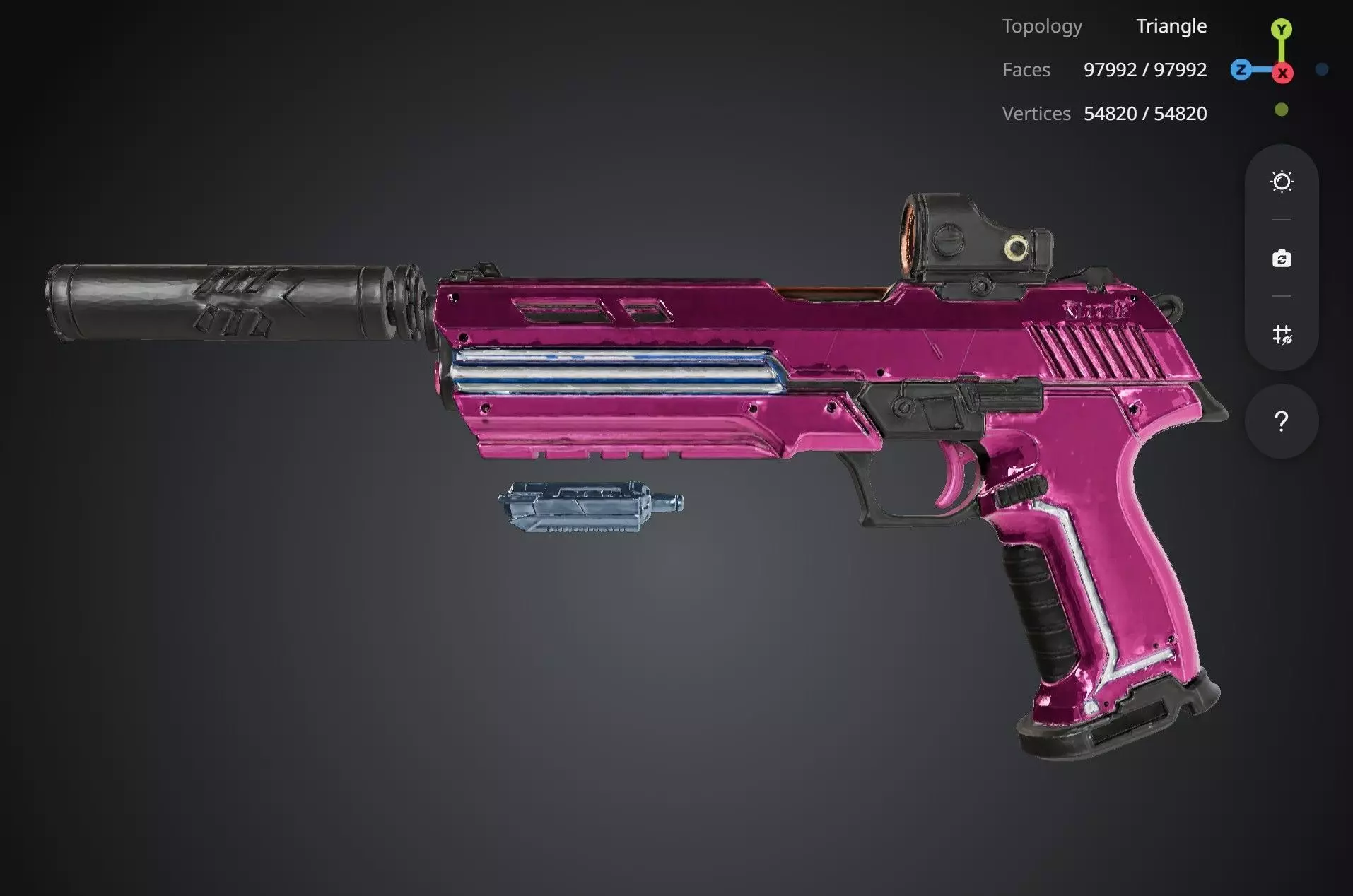Toggle the grid display icon
1353x896 pixels.
pos(1282,334)
